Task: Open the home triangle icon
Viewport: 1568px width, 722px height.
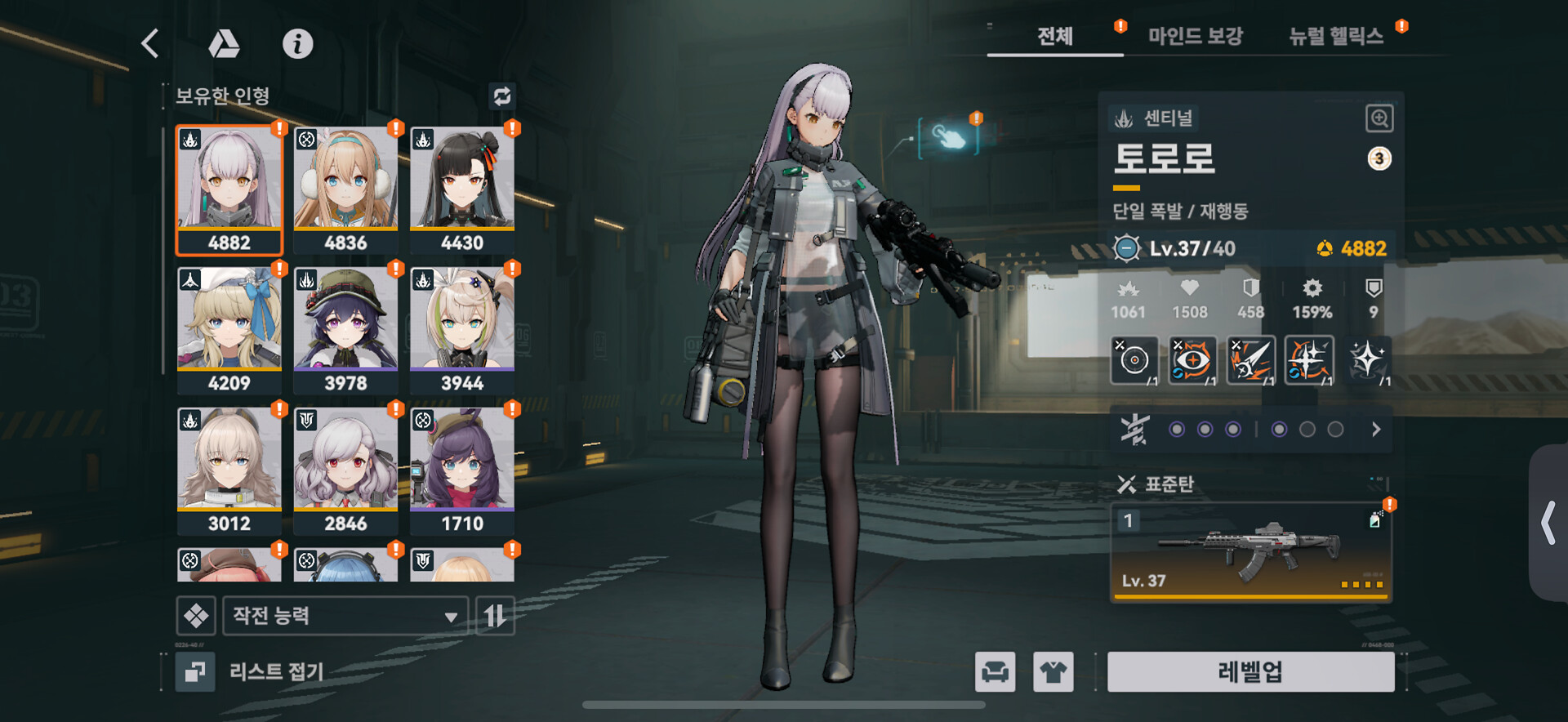Action: (x=224, y=43)
